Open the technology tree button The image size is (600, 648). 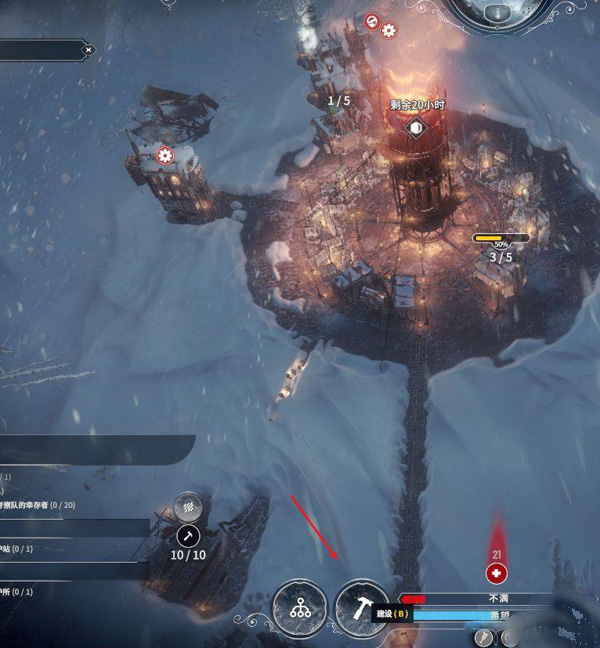[299, 608]
